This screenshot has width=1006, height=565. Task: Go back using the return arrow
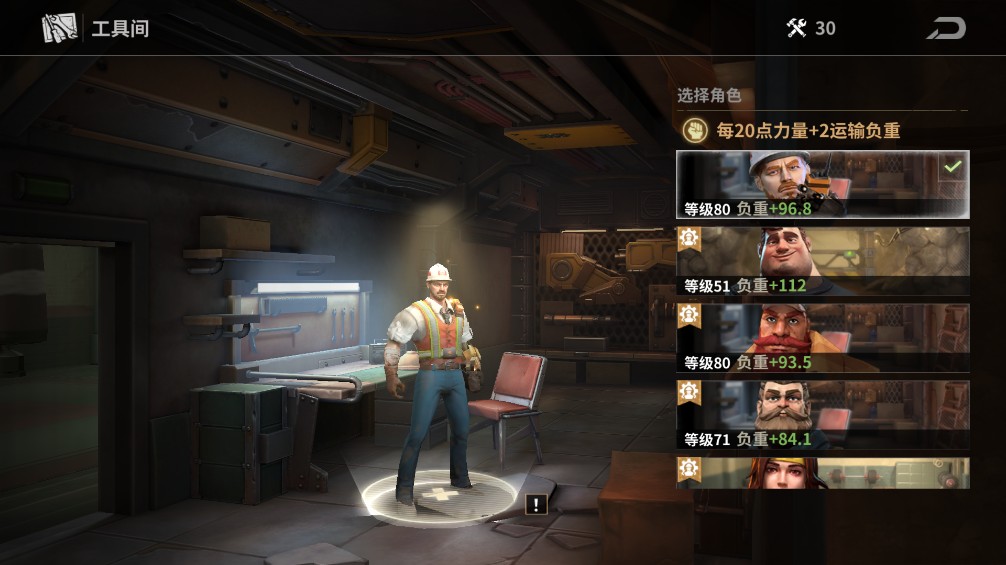click(x=945, y=28)
